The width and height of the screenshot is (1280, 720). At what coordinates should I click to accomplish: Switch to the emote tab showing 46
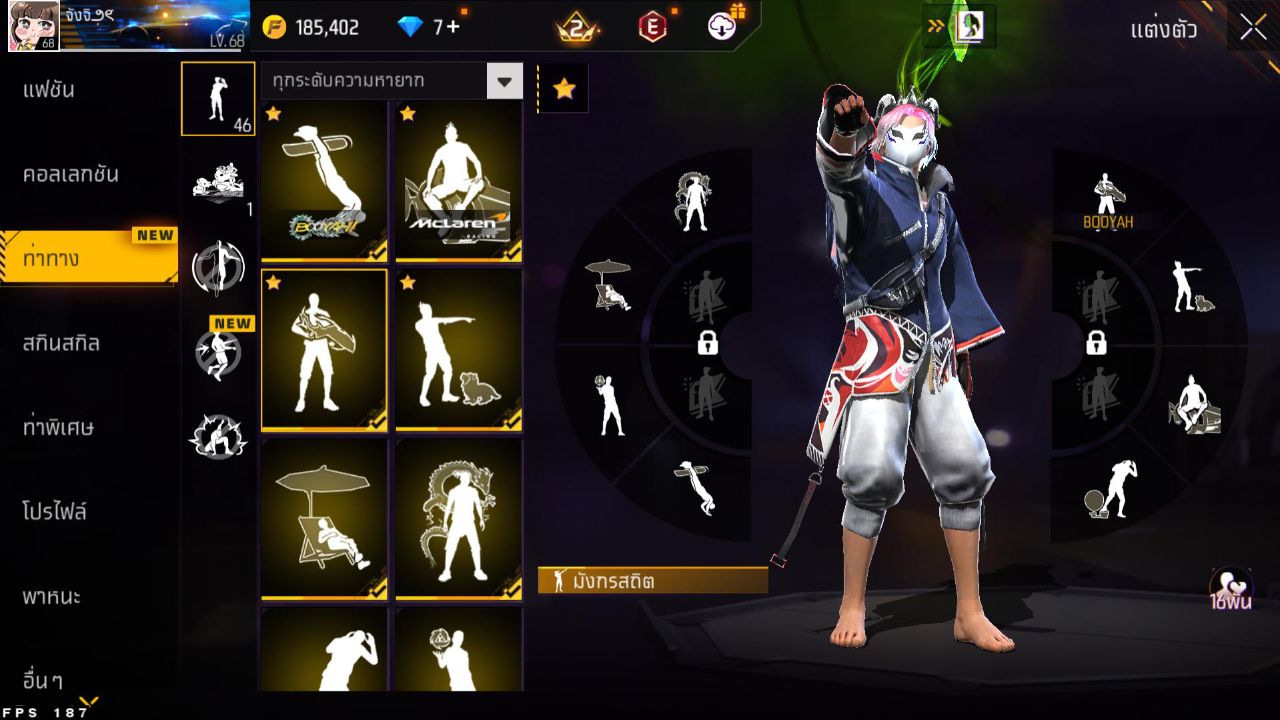click(217, 98)
